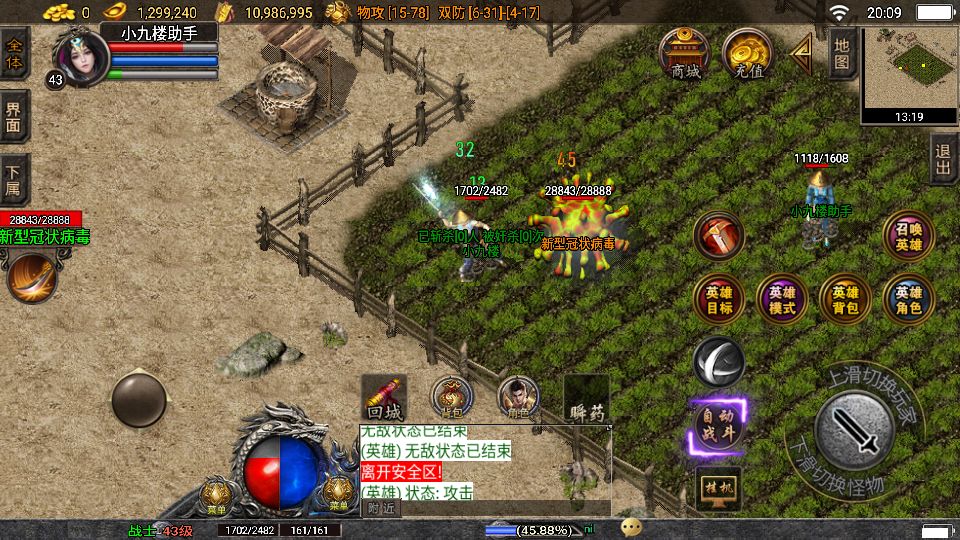Click the minimap
Viewport: 960px width, 540px height.
(909, 68)
